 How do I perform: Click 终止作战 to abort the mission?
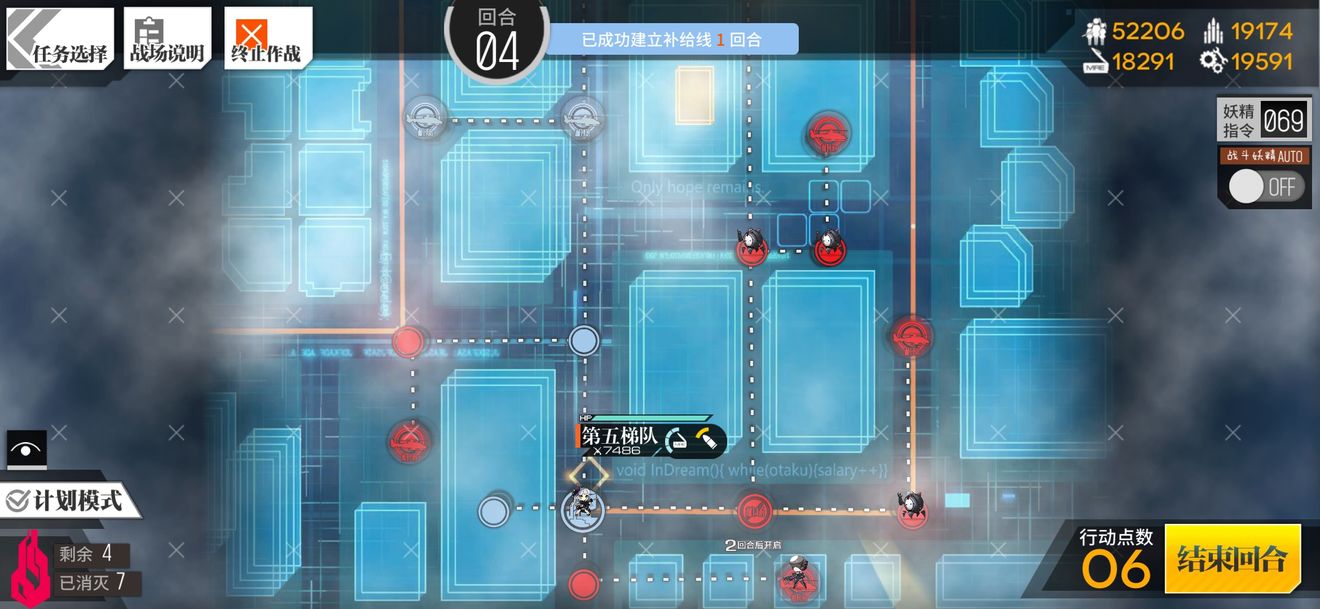[x=265, y=39]
